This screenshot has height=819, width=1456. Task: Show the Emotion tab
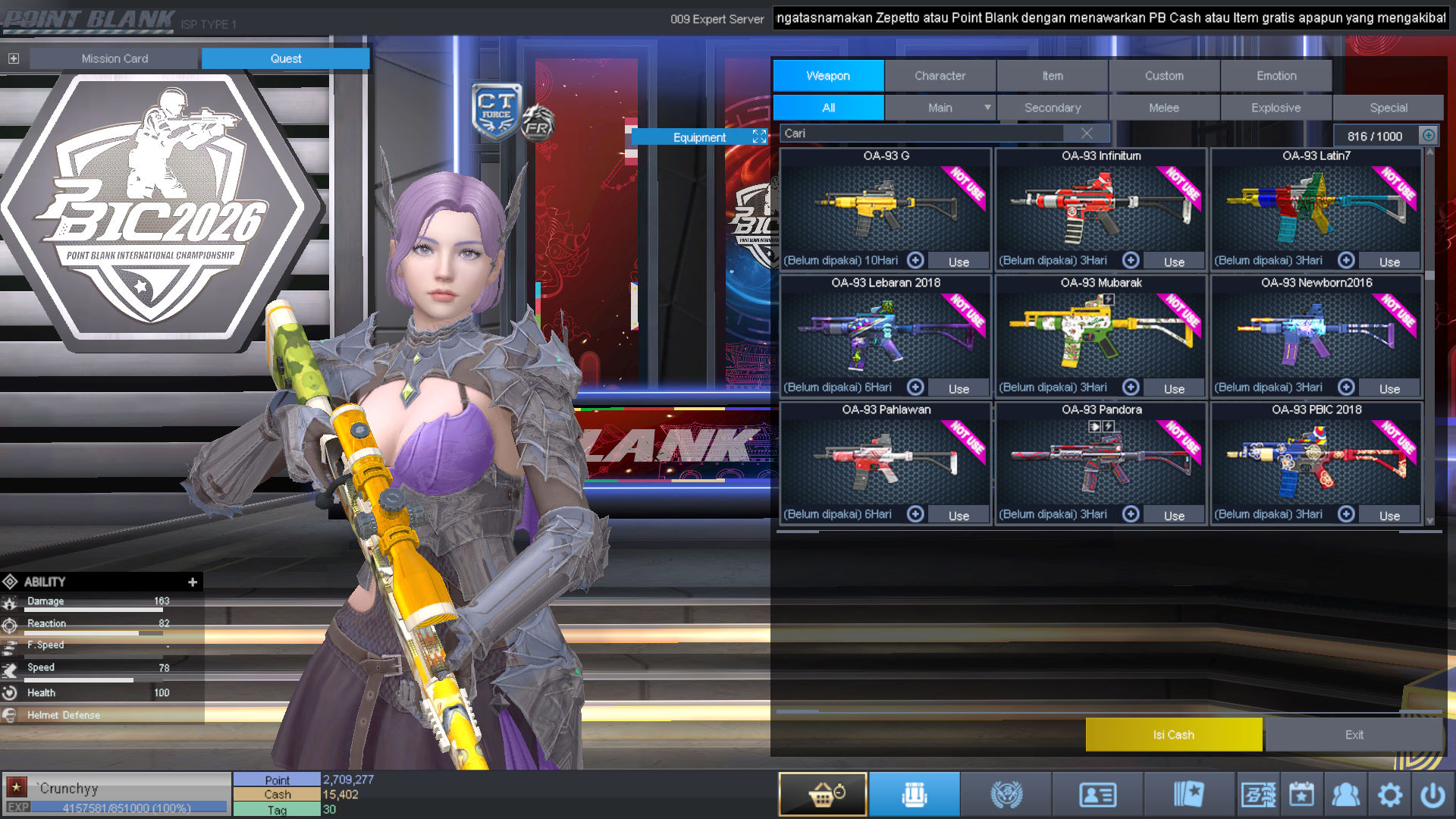coord(1276,76)
